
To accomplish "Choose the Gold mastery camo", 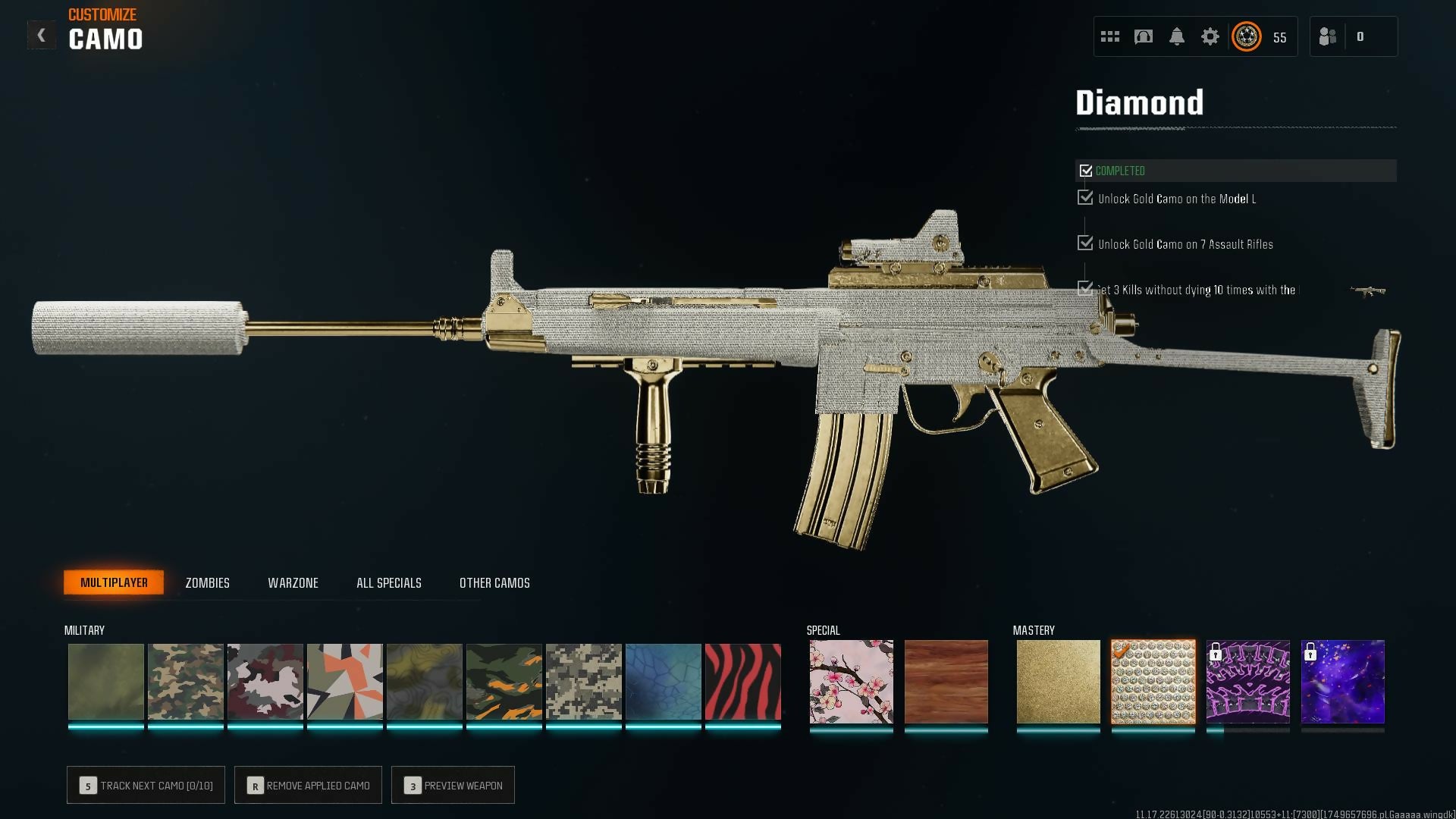I will (1058, 682).
